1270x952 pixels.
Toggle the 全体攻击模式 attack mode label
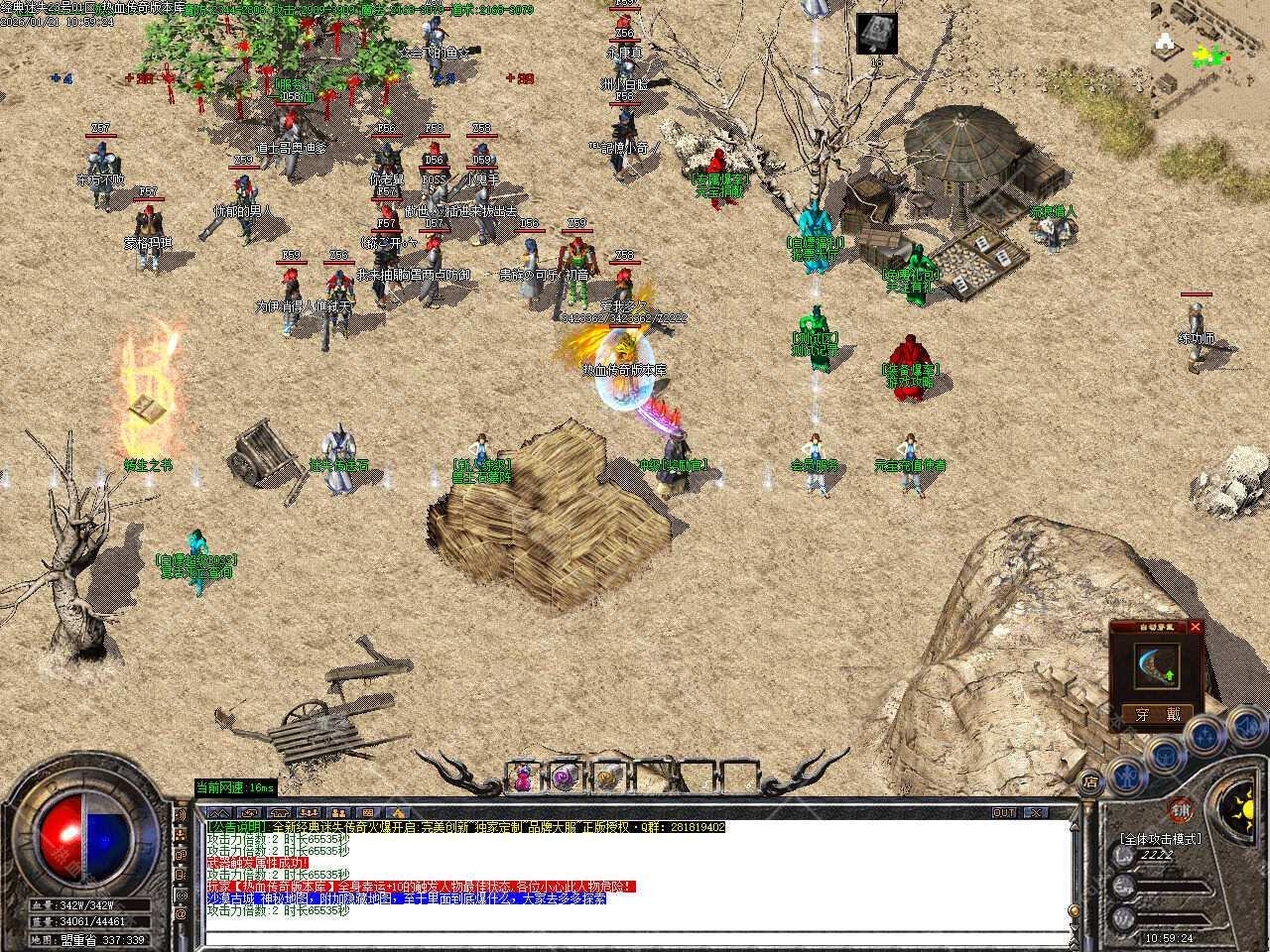(x=1160, y=839)
